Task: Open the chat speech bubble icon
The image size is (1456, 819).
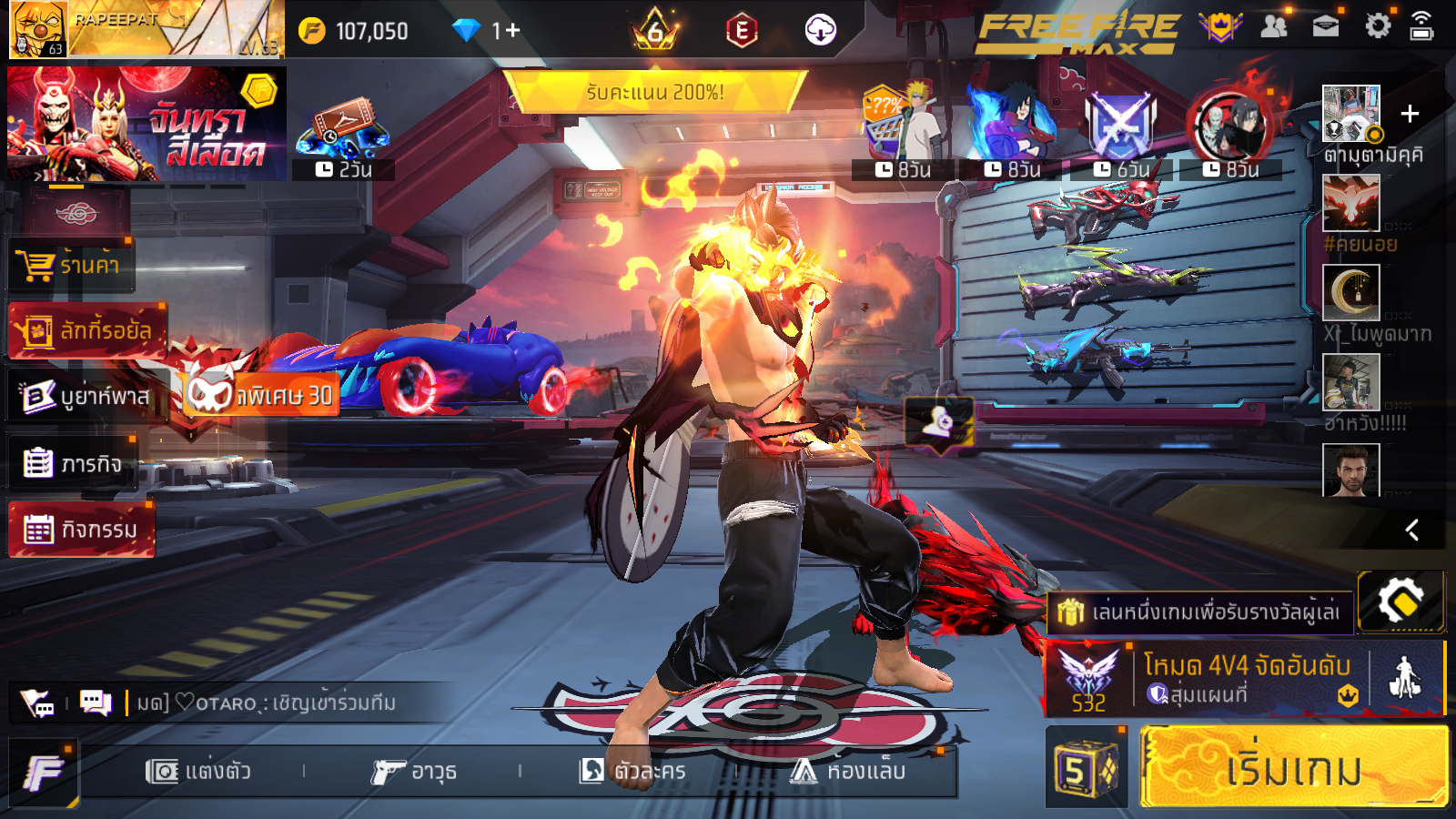Action: tap(95, 703)
